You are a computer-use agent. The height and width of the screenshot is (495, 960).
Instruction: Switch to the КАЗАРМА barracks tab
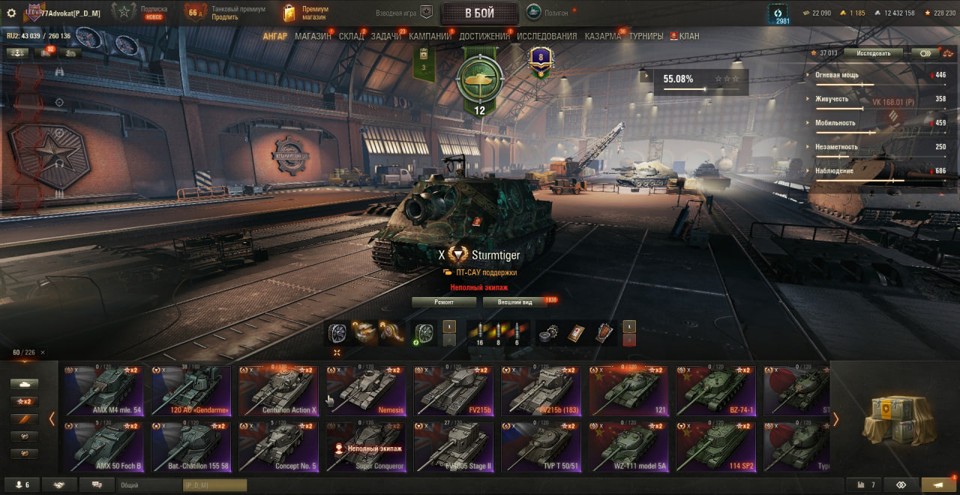pyautogui.click(x=604, y=36)
